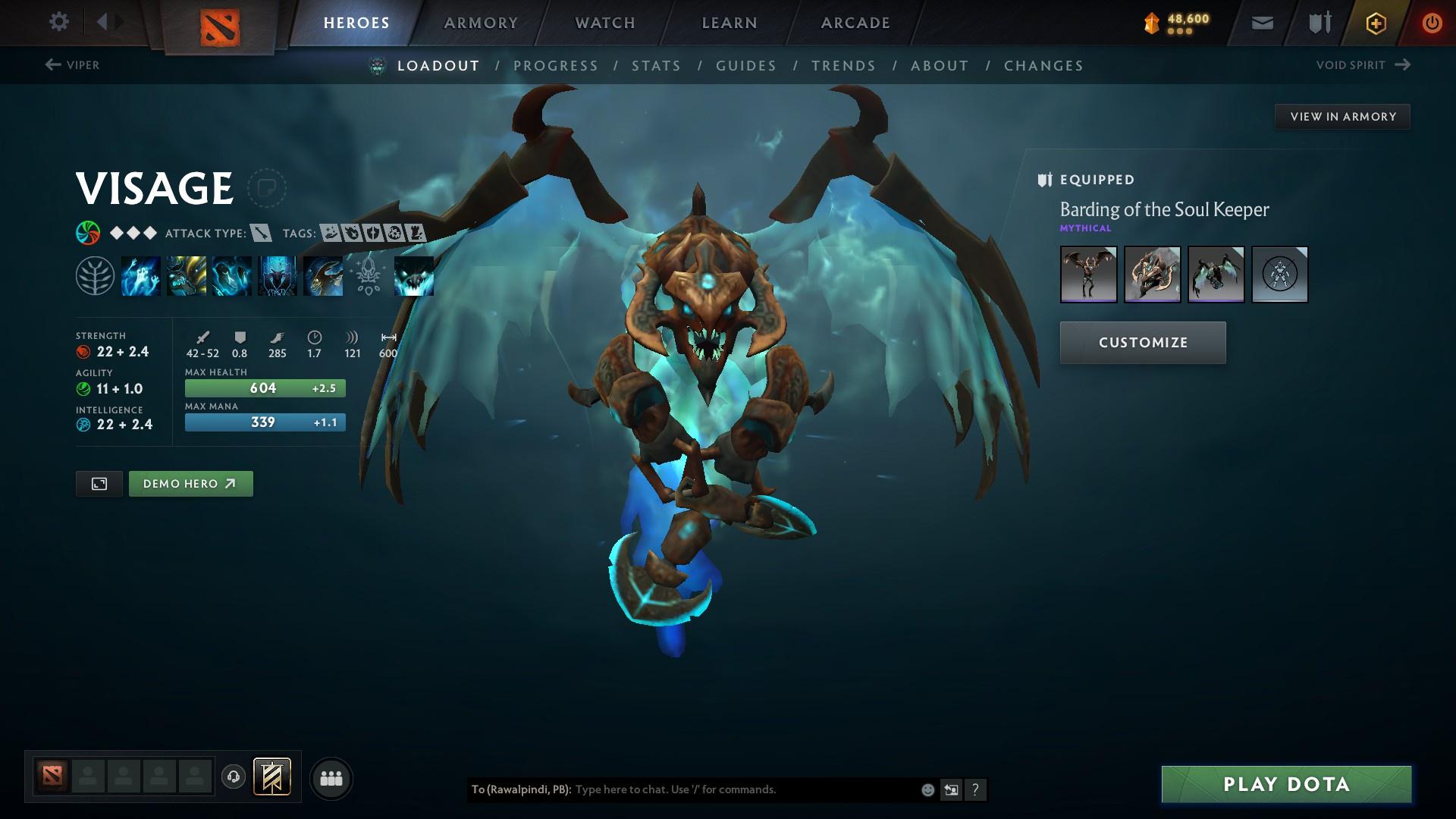The height and width of the screenshot is (819, 1456).
Task: Click the CUSTOMIZE button under equipped items
Action: tap(1142, 342)
